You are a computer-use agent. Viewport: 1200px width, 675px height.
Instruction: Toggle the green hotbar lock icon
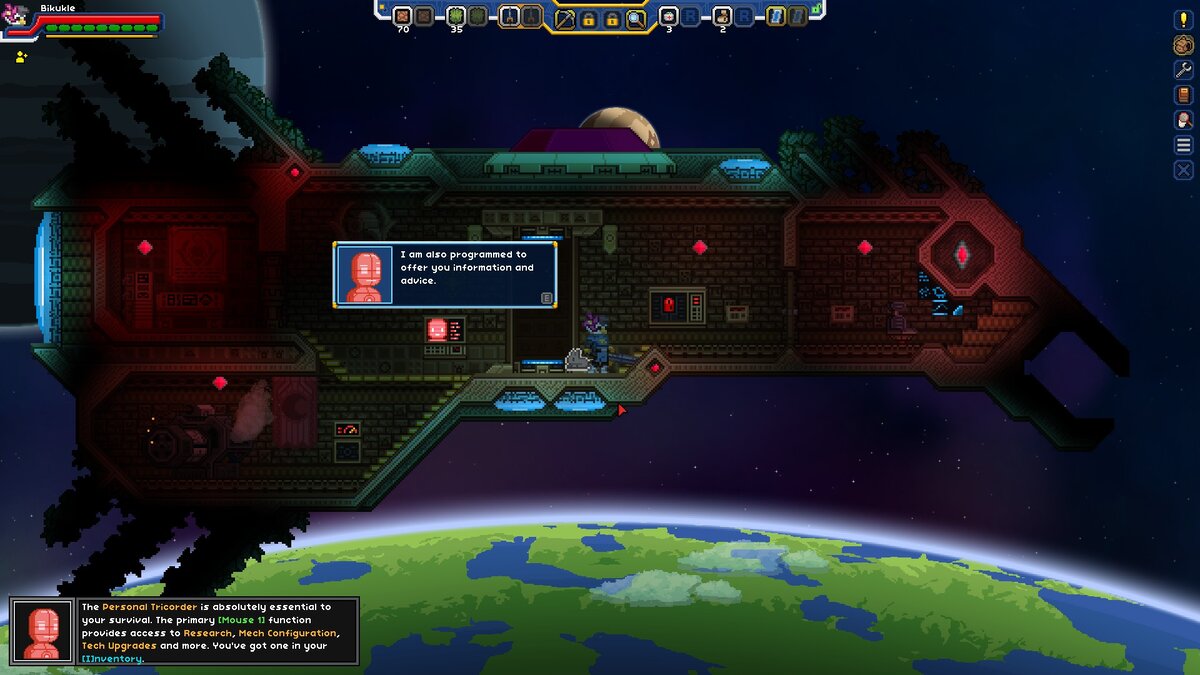tap(816, 8)
